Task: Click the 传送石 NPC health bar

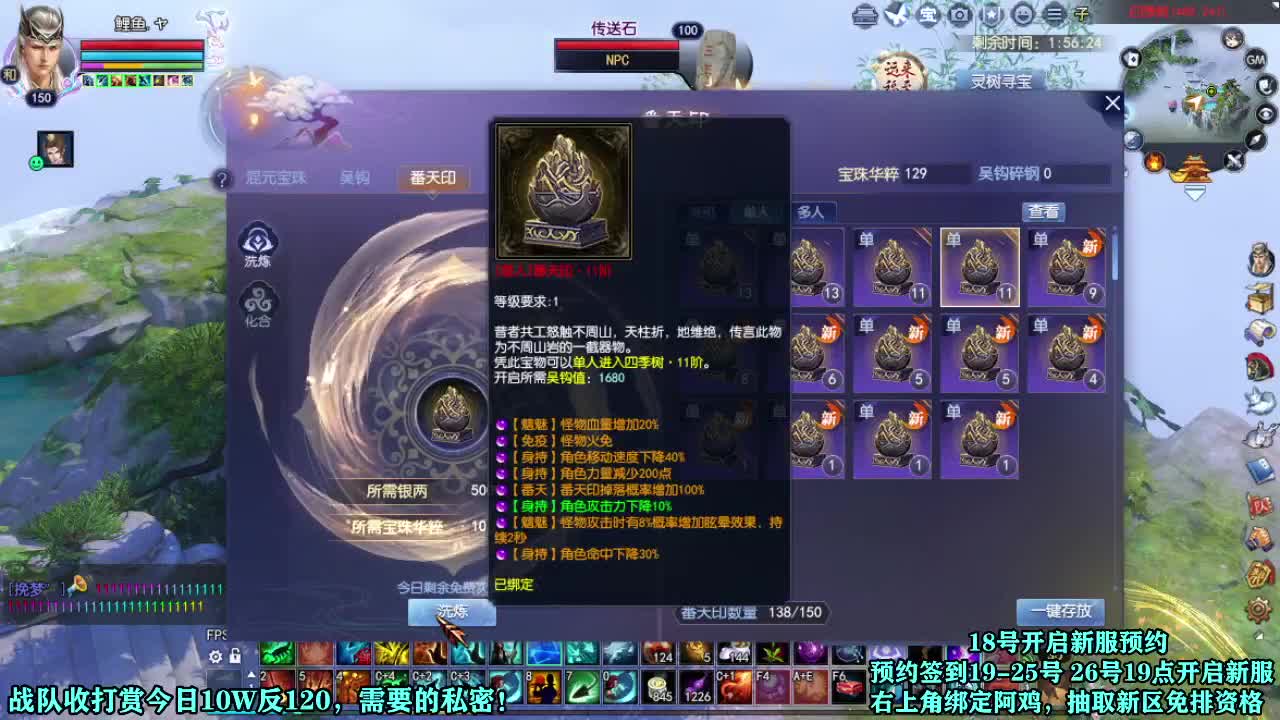Action: [616, 44]
